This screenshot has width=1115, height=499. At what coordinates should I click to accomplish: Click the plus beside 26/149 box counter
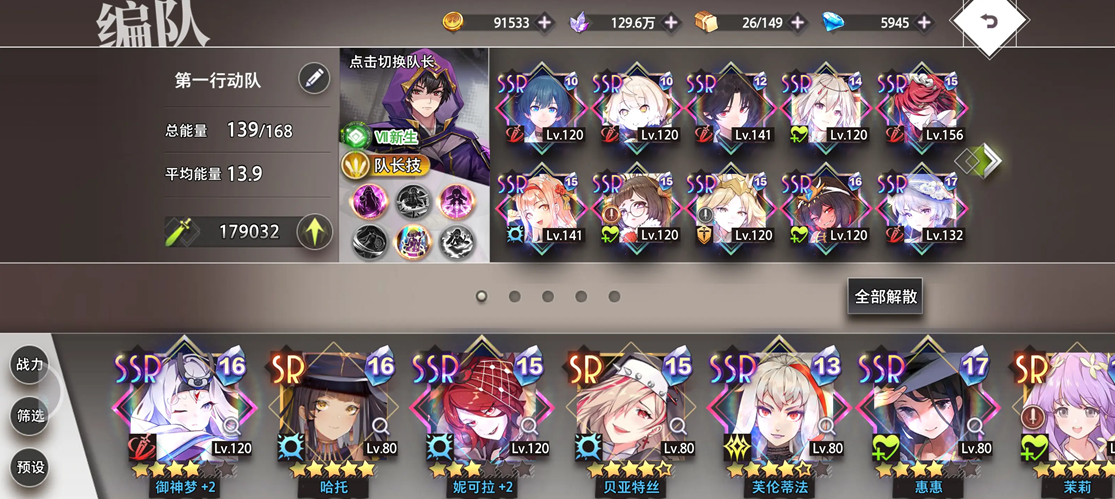click(x=799, y=22)
